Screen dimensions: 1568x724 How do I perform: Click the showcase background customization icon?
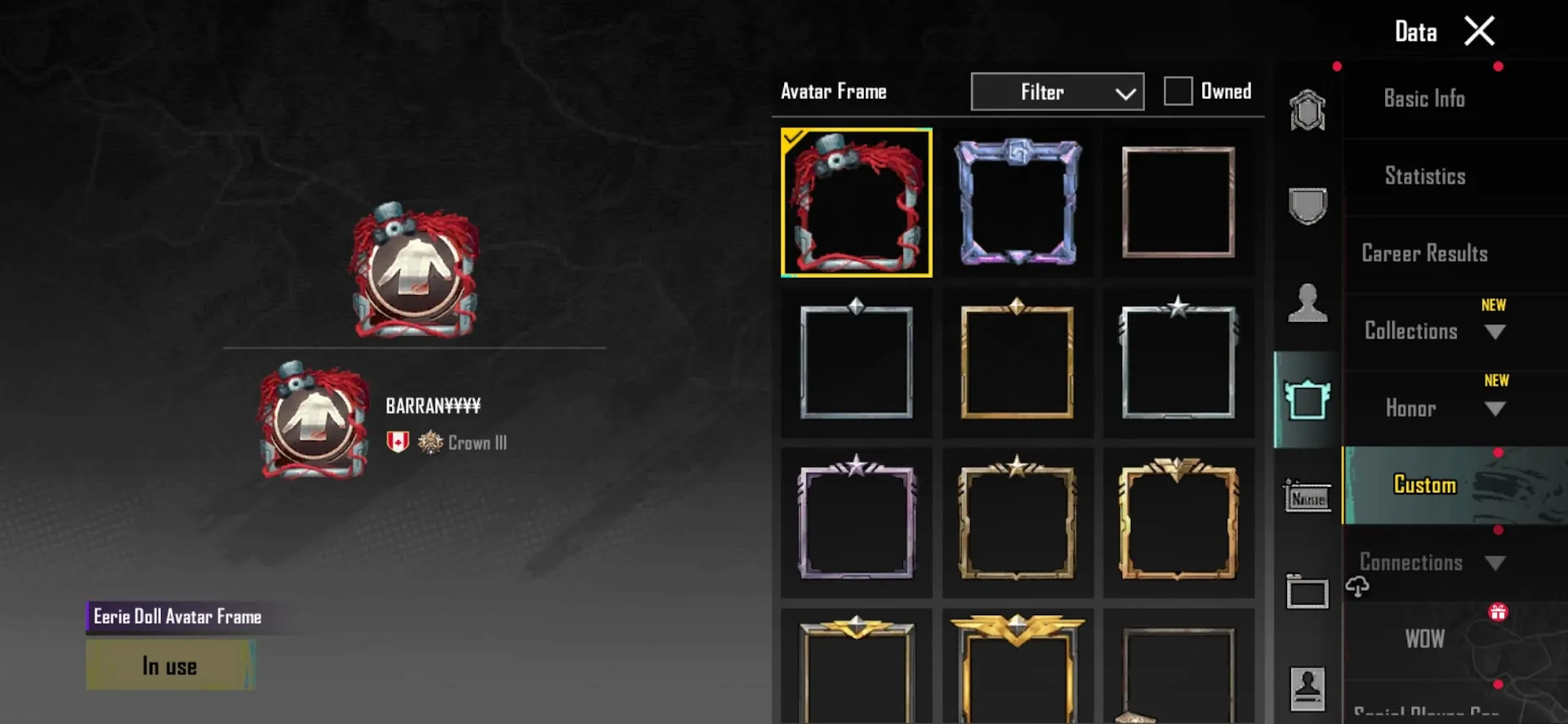click(x=1307, y=593)
